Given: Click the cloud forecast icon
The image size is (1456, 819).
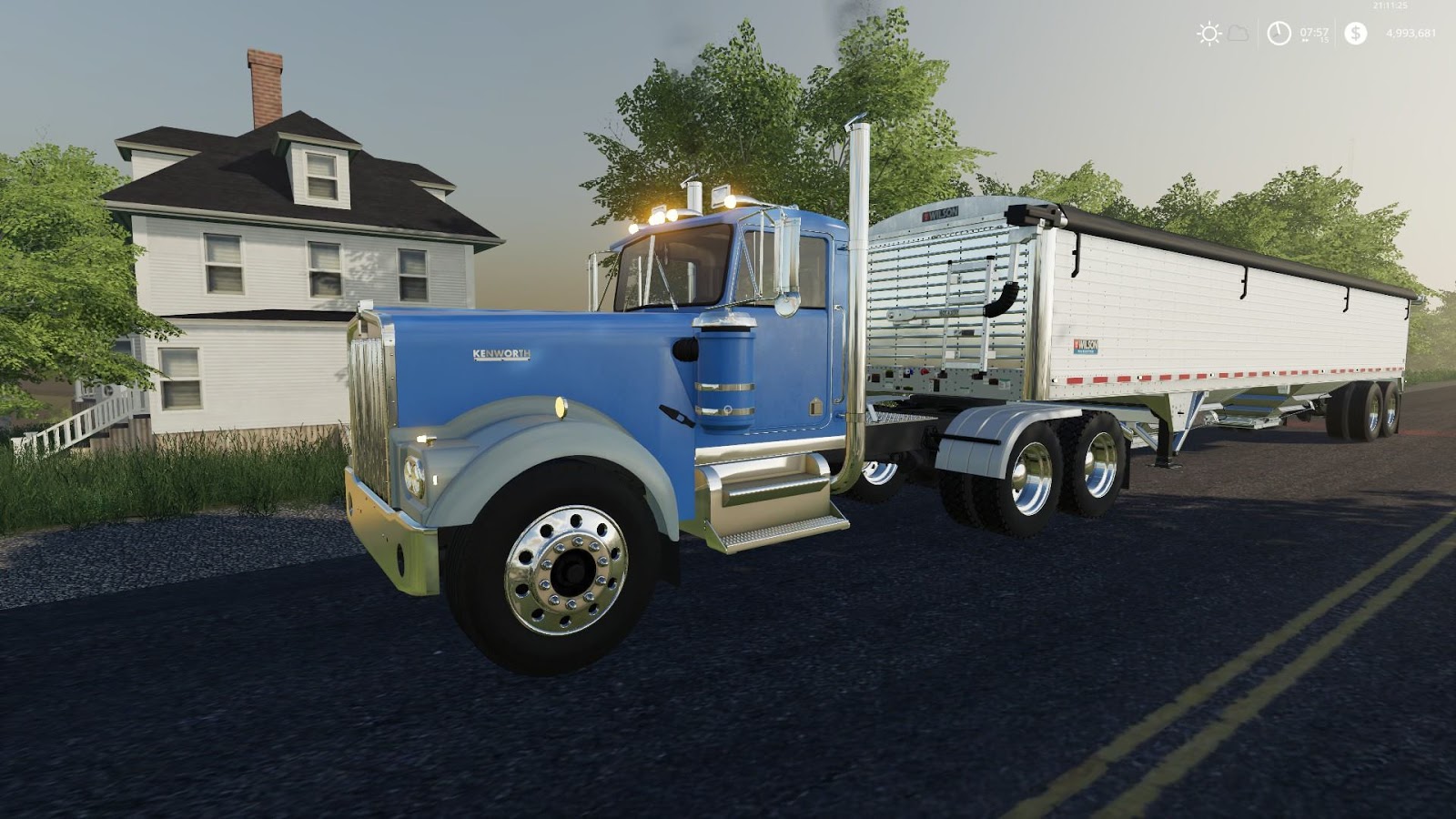Looking at the screenshot, I should 1236,35.
